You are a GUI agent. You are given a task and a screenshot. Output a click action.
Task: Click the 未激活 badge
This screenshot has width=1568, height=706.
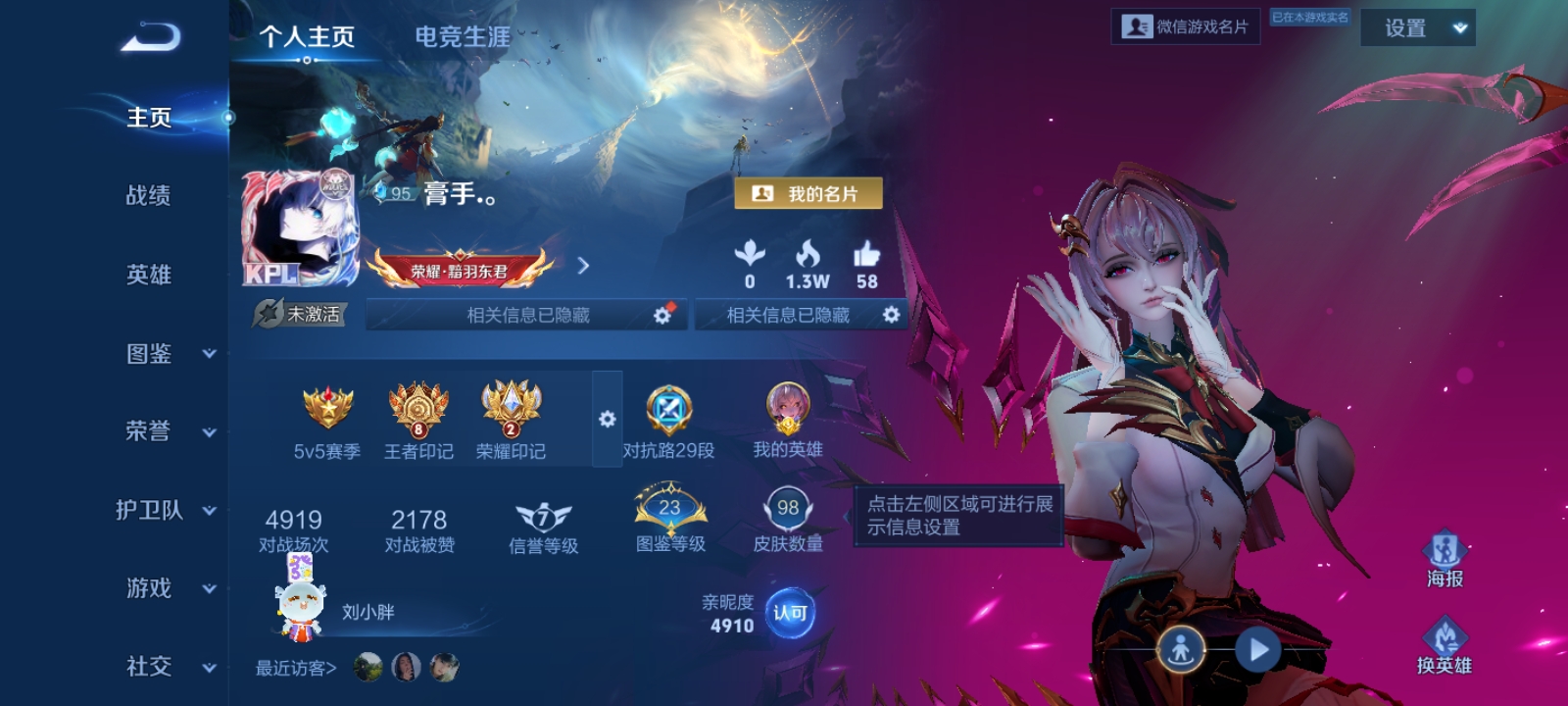tap(299, 316)
